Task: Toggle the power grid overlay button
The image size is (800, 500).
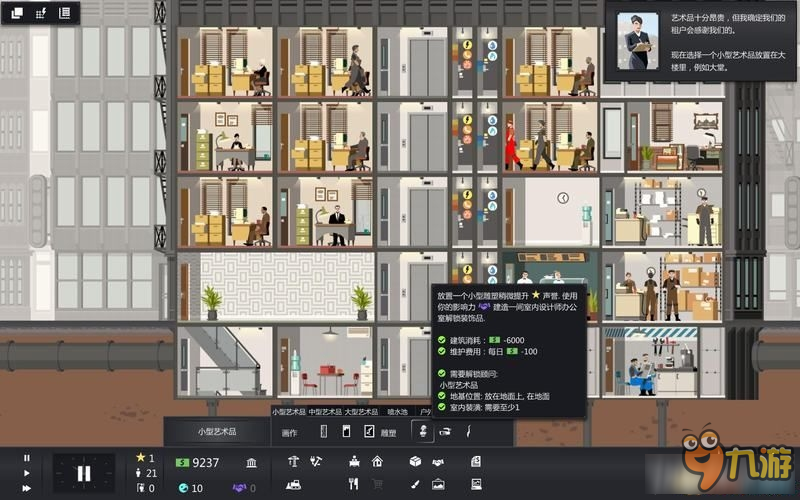Action: pyautogui.click(x=40, y=13)
